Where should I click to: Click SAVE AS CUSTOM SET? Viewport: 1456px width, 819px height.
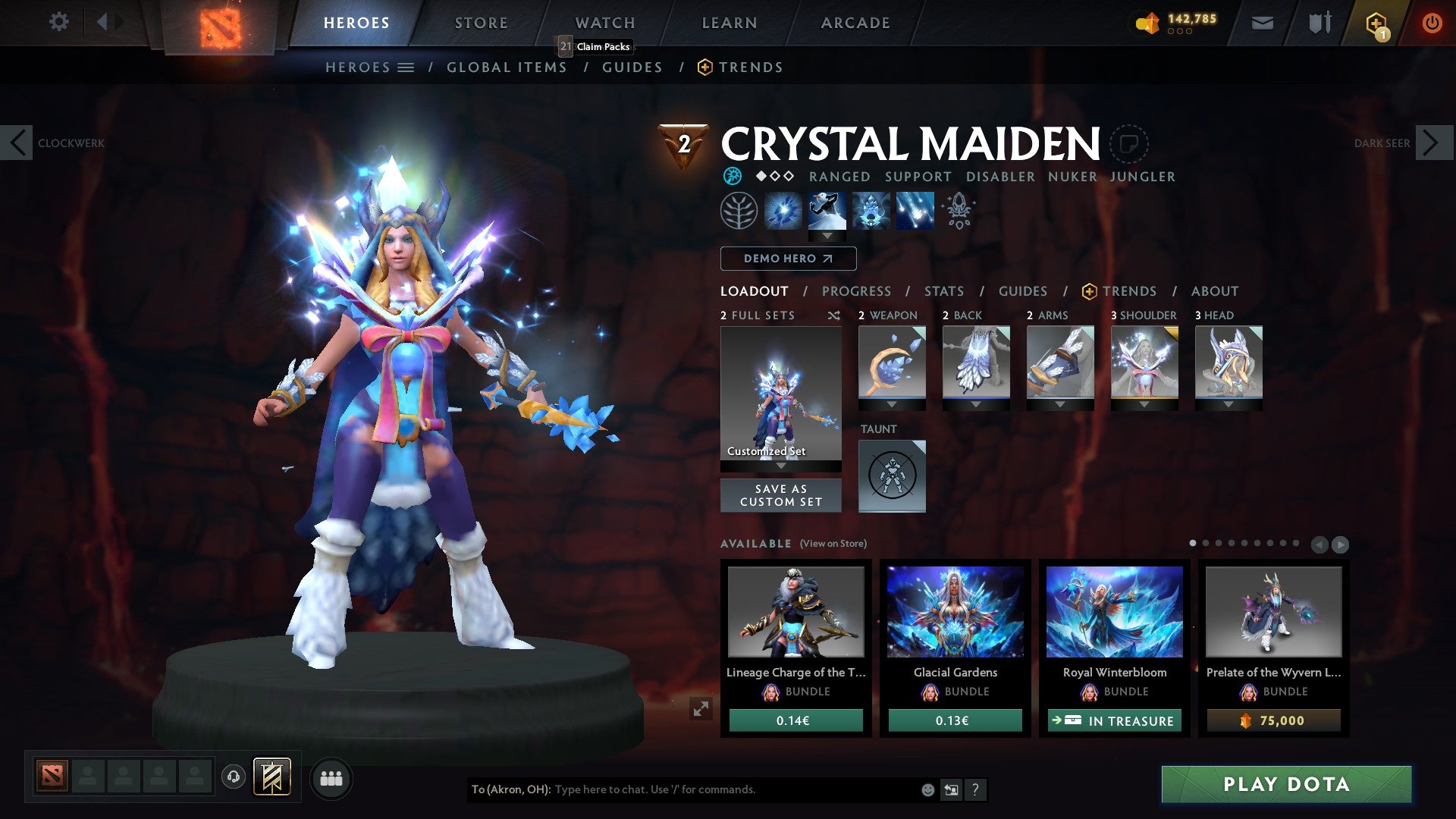pyautogui.click(x=780, y=495)
